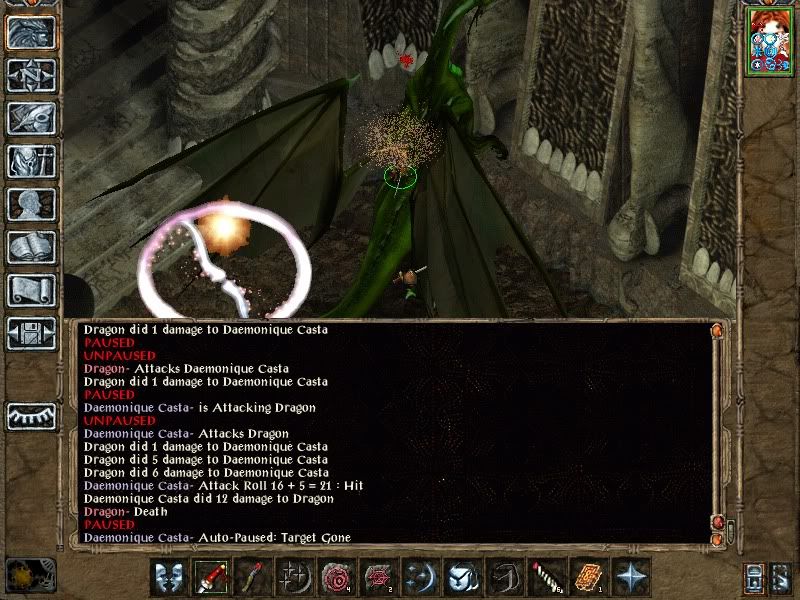The height and width of the screenshot is (600, 800).
Task: Open the journal with the quill icon
Action: coord(31,118)
